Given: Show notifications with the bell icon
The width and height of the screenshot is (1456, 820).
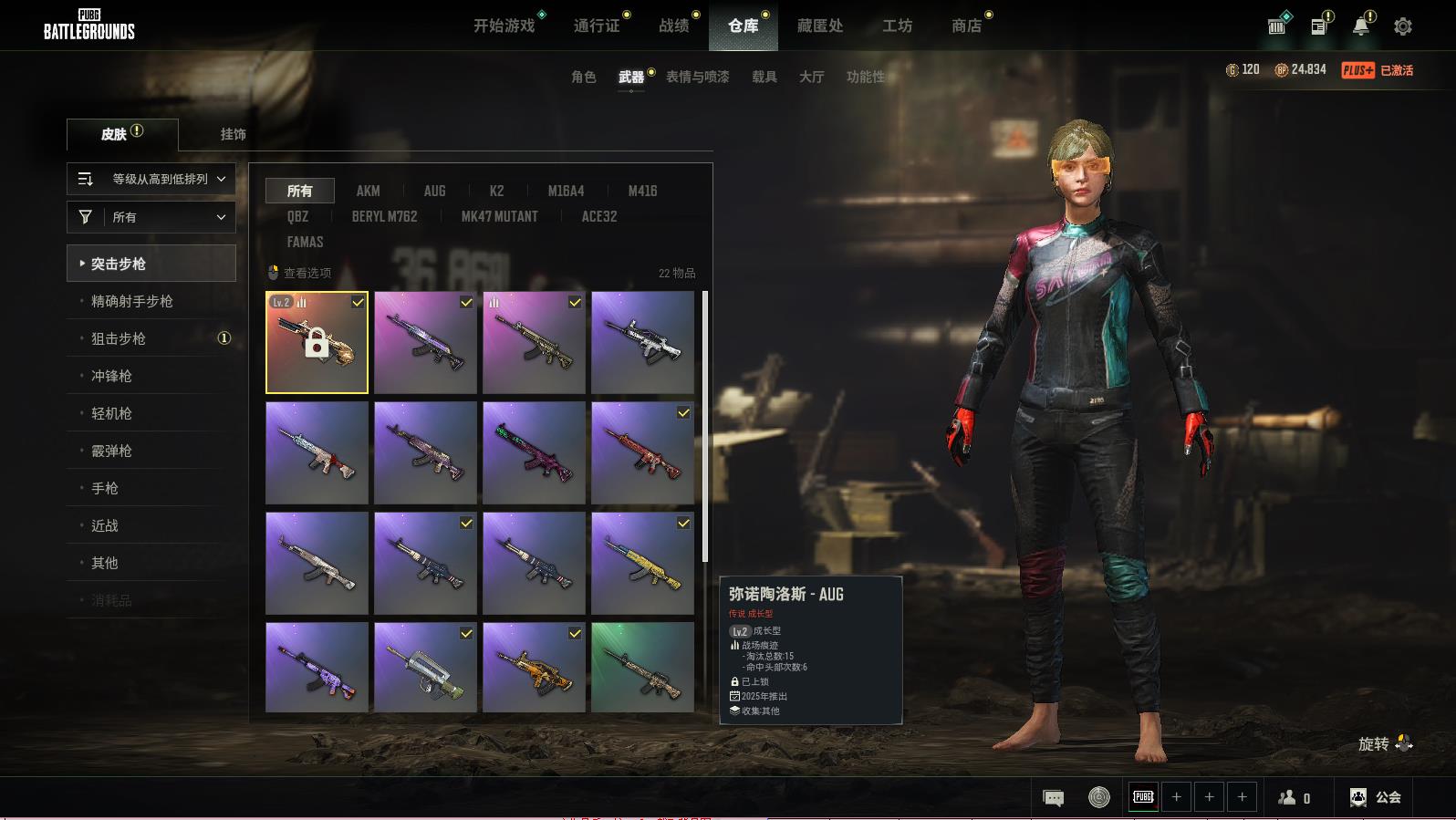Looking at the screenshot, I should coord(1360,26).
